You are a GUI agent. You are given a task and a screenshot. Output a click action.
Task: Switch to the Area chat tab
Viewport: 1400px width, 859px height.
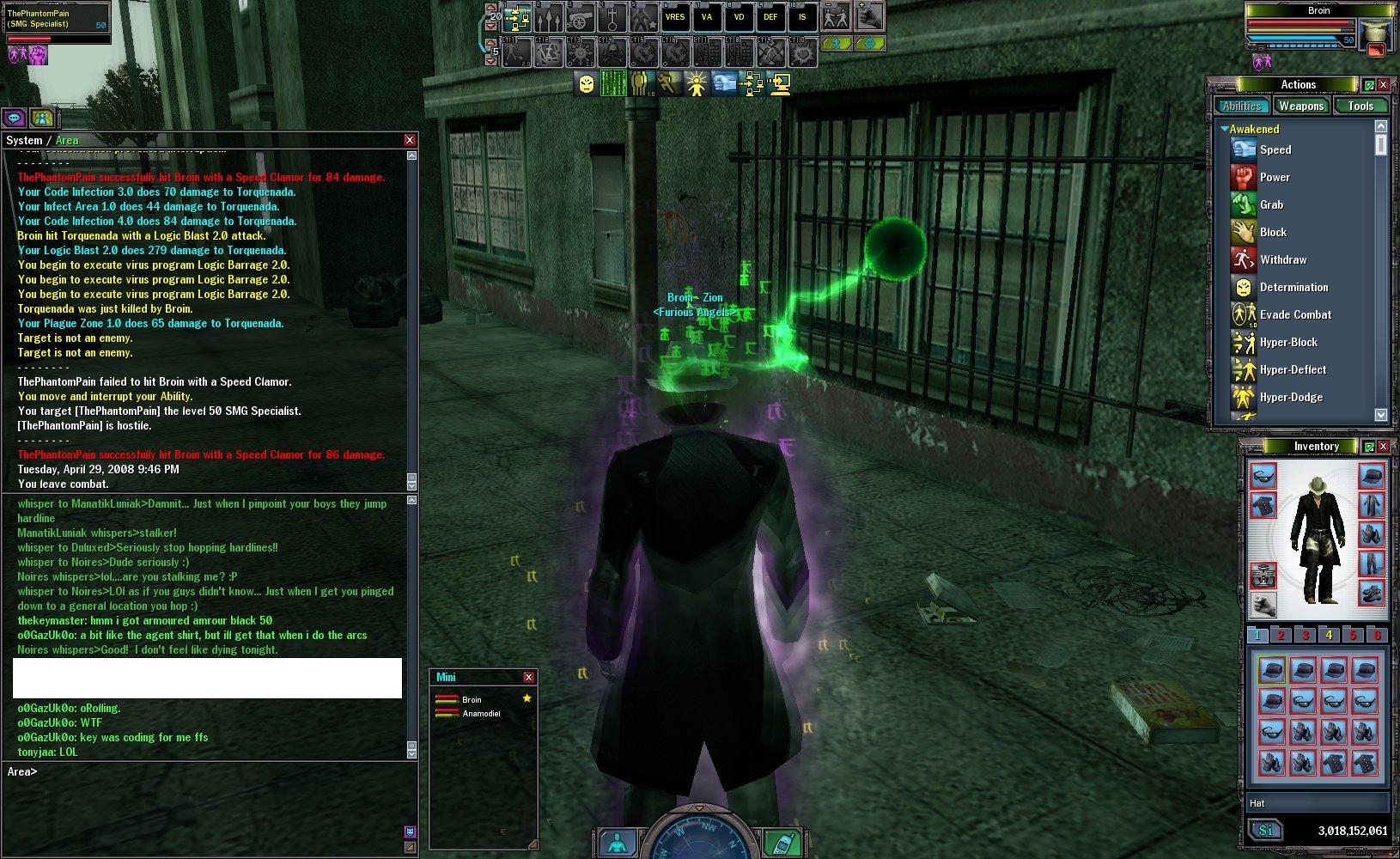click(x=67, y=141)
